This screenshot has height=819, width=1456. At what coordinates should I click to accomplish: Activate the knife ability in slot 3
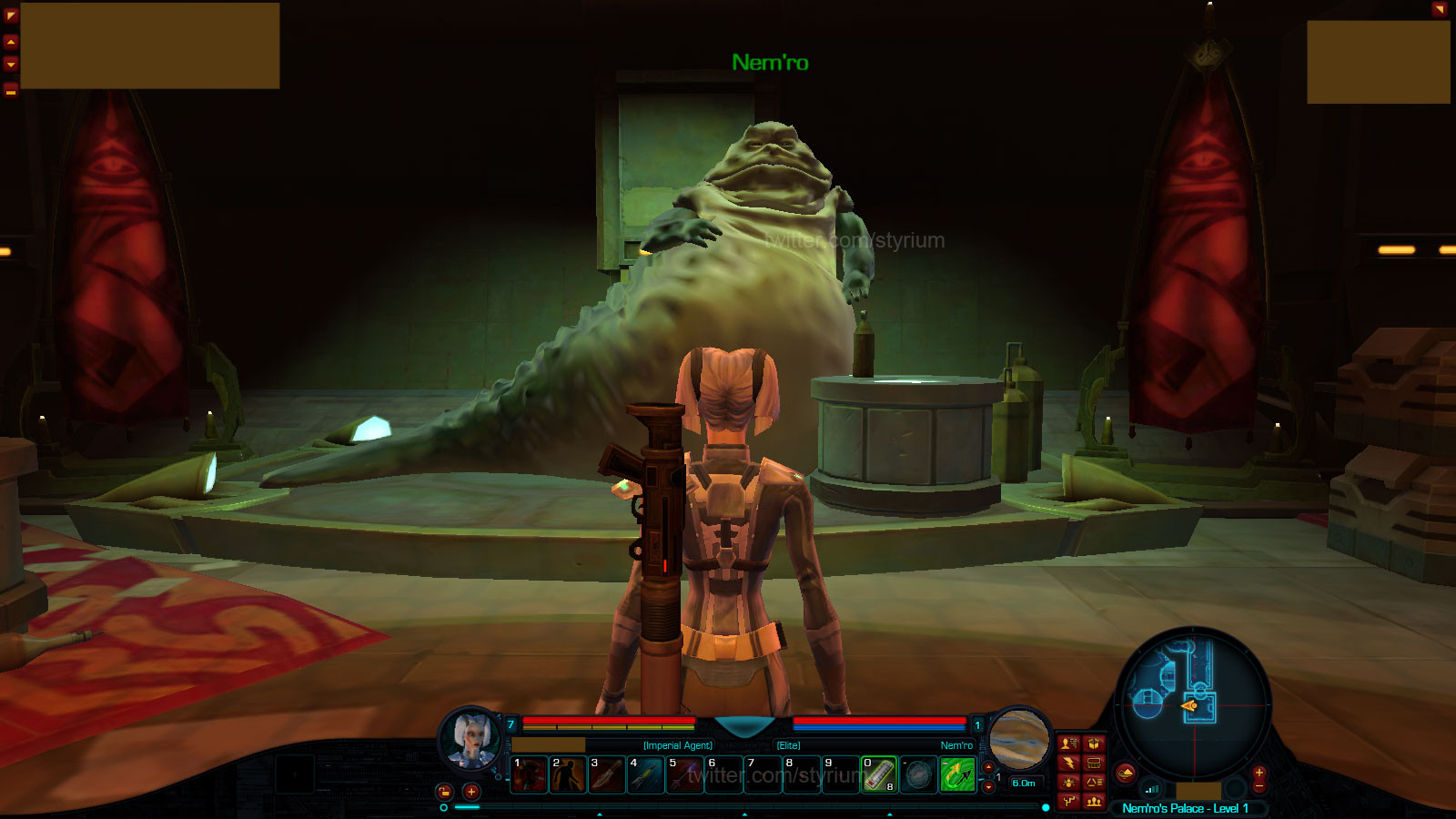tap(607, 775)
